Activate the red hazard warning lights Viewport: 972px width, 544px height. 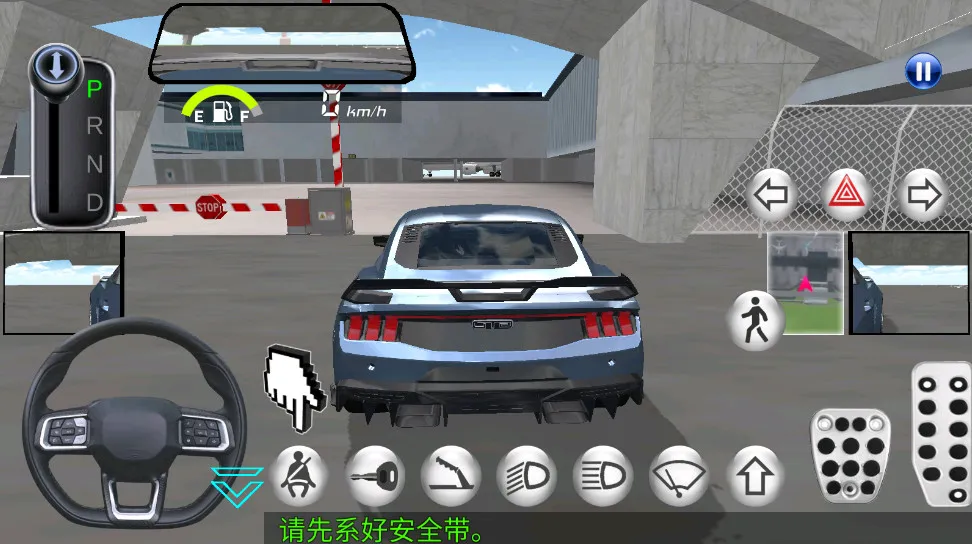pyautogui.click(x=847, y=196)
